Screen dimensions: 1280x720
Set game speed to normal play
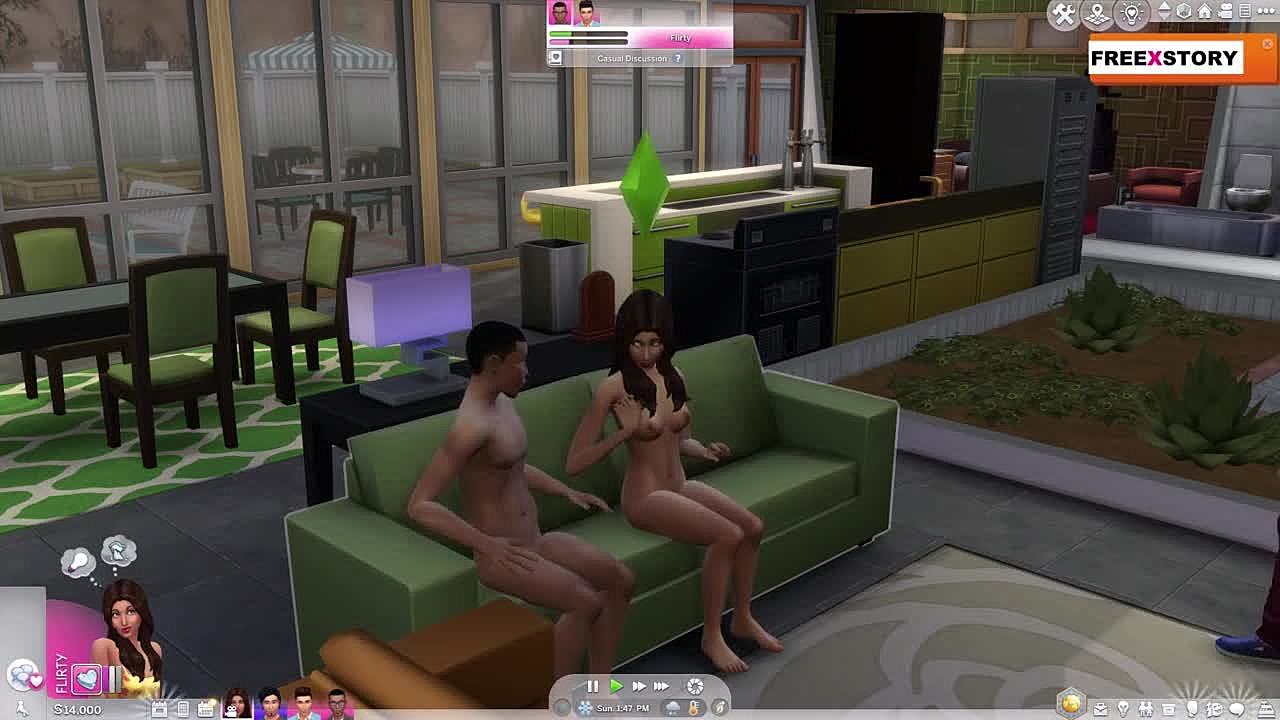pos(616,686)
